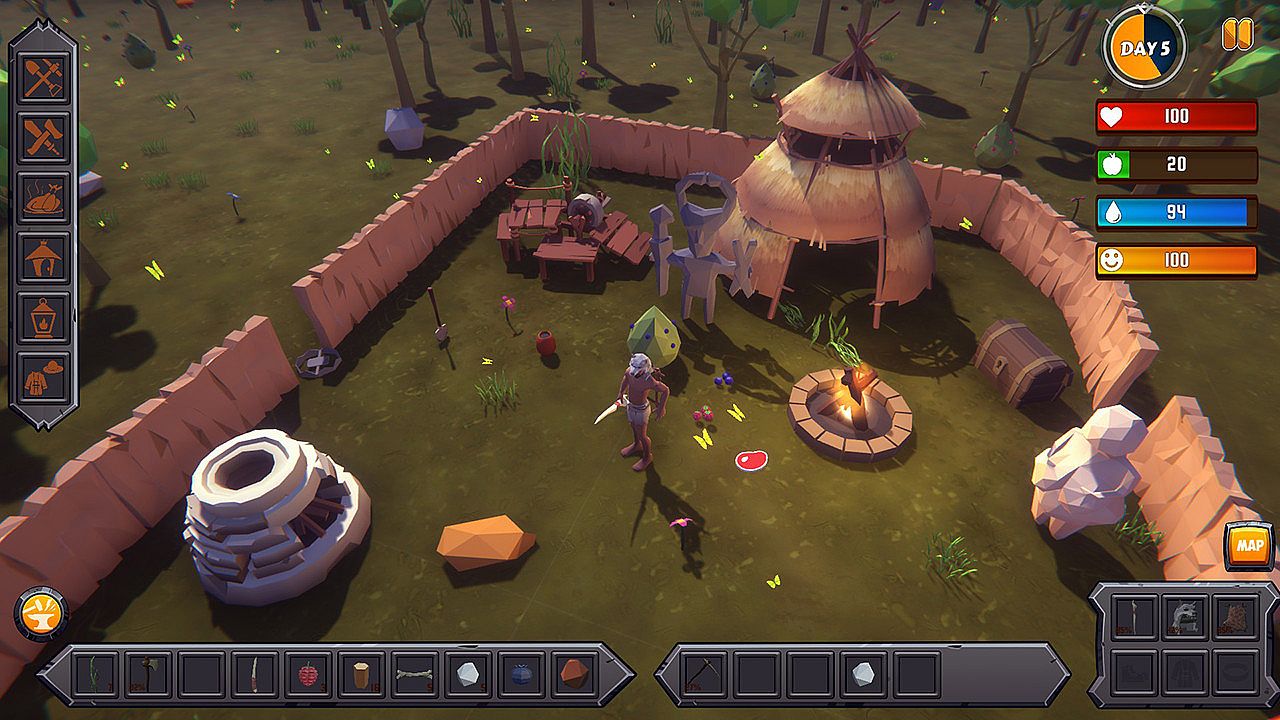Screen dimensions: 1280x720
Task: Select the blueberry hotbar slot
Action: pos(521,675)
